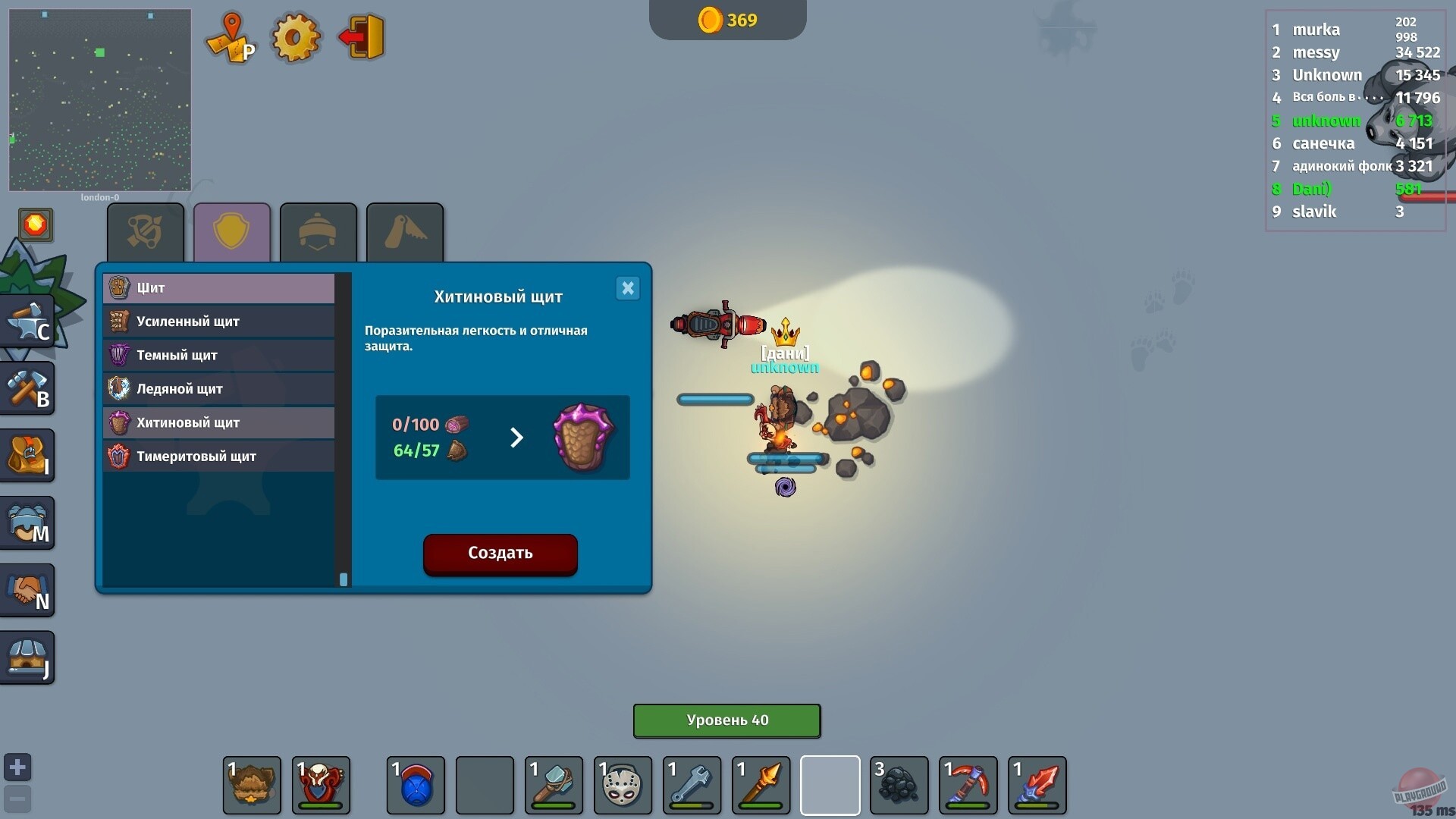Switch to the helmet crafting tab

pyautogui.click(x=318, y=232)
